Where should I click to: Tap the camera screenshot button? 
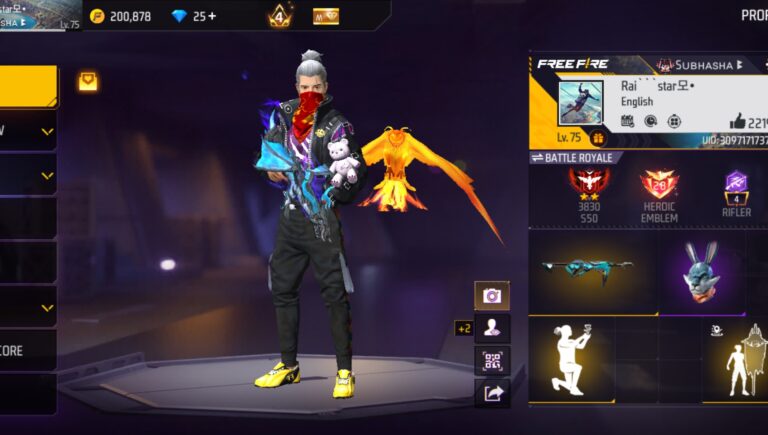[x=492, y=295]
